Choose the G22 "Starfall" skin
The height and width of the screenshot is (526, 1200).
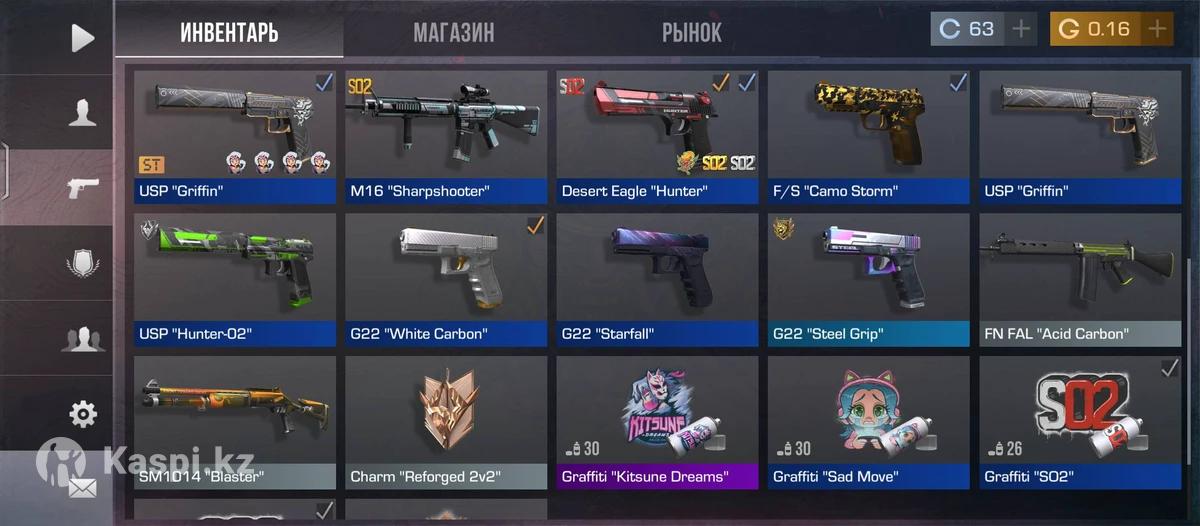(x=657, y=280)
